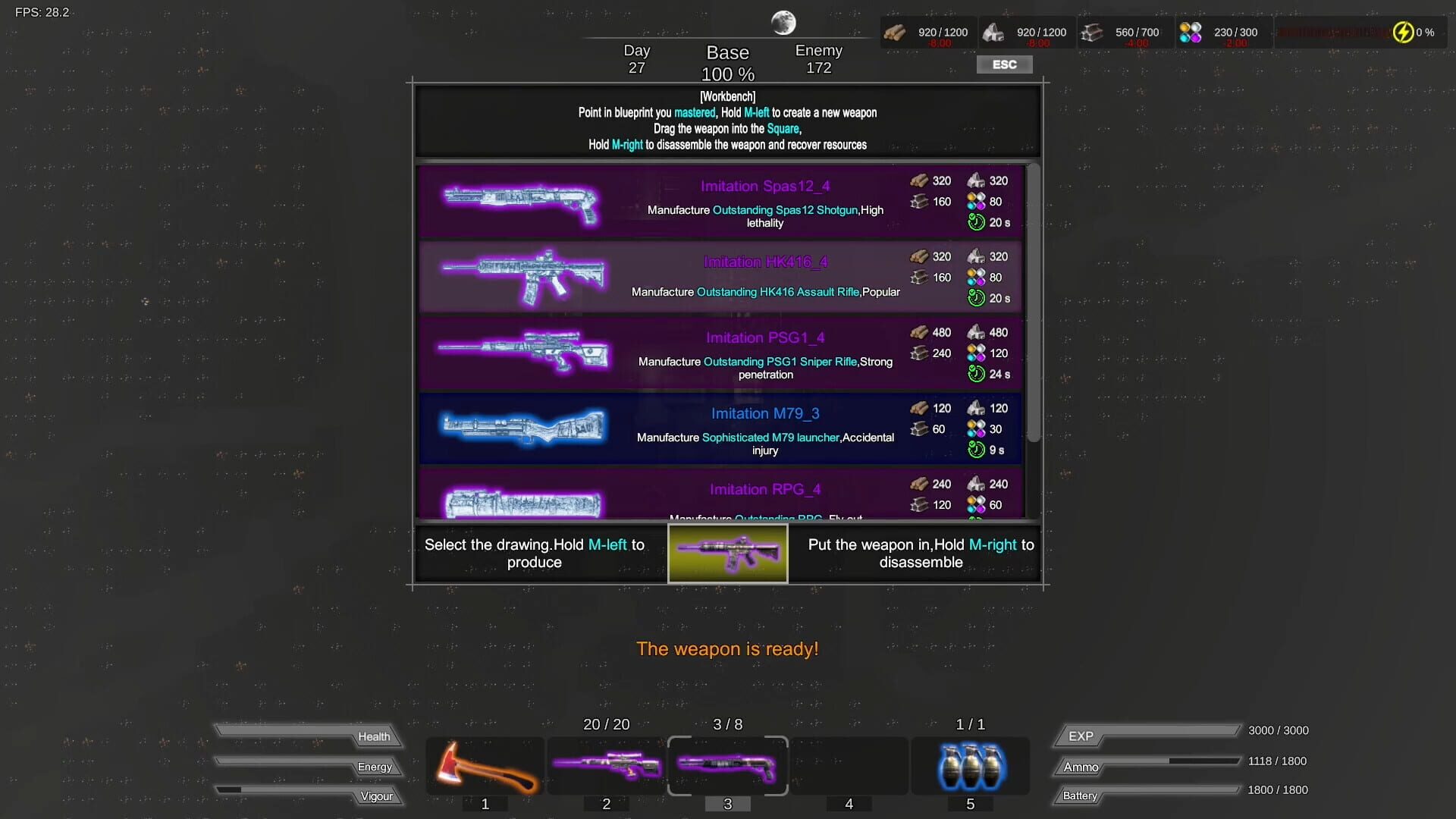Select the Imitation HK416_4 blueprint
1456x819 pixels.
point(720,277)
